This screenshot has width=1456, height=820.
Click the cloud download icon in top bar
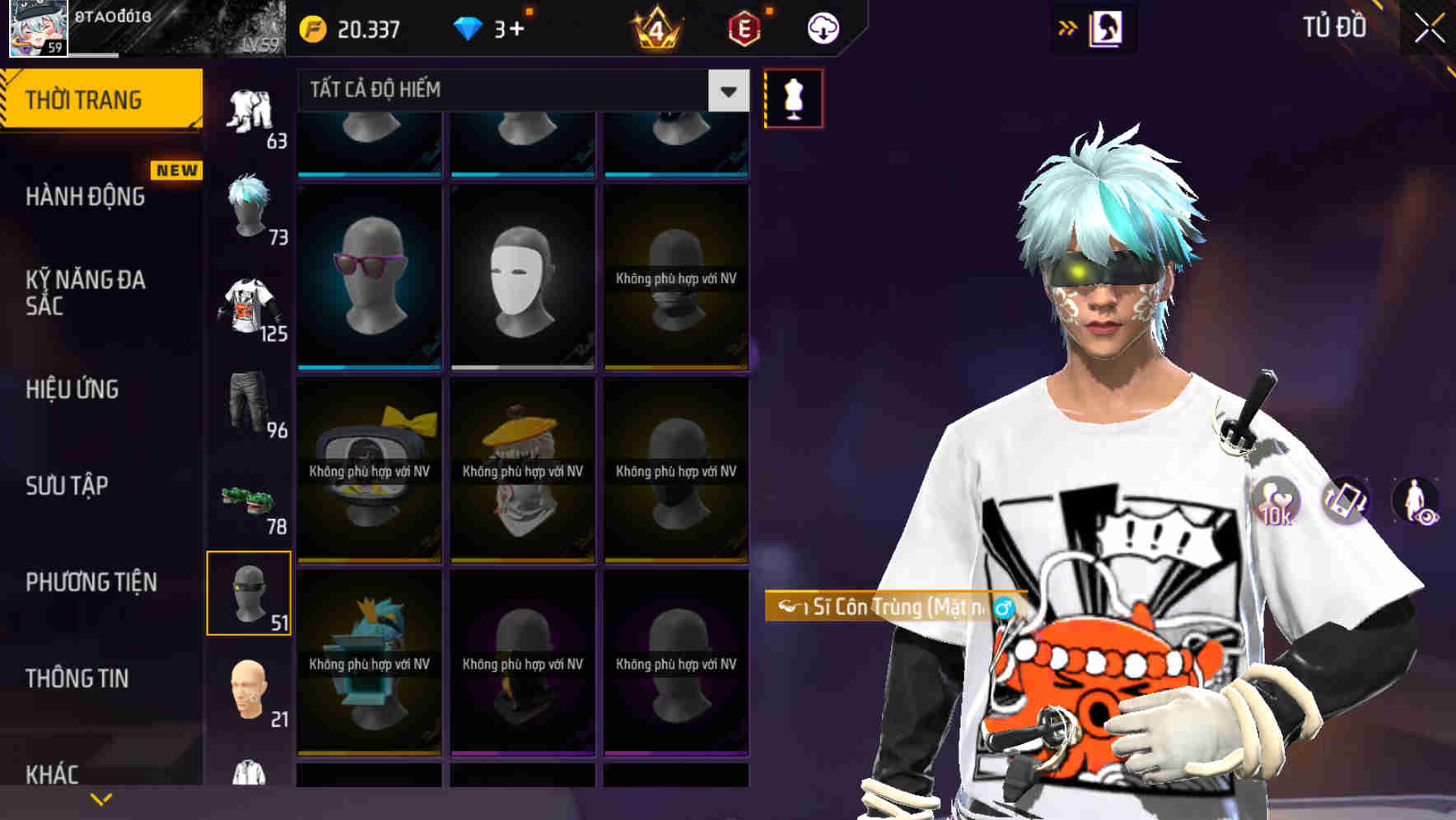[x=820, y=27]
